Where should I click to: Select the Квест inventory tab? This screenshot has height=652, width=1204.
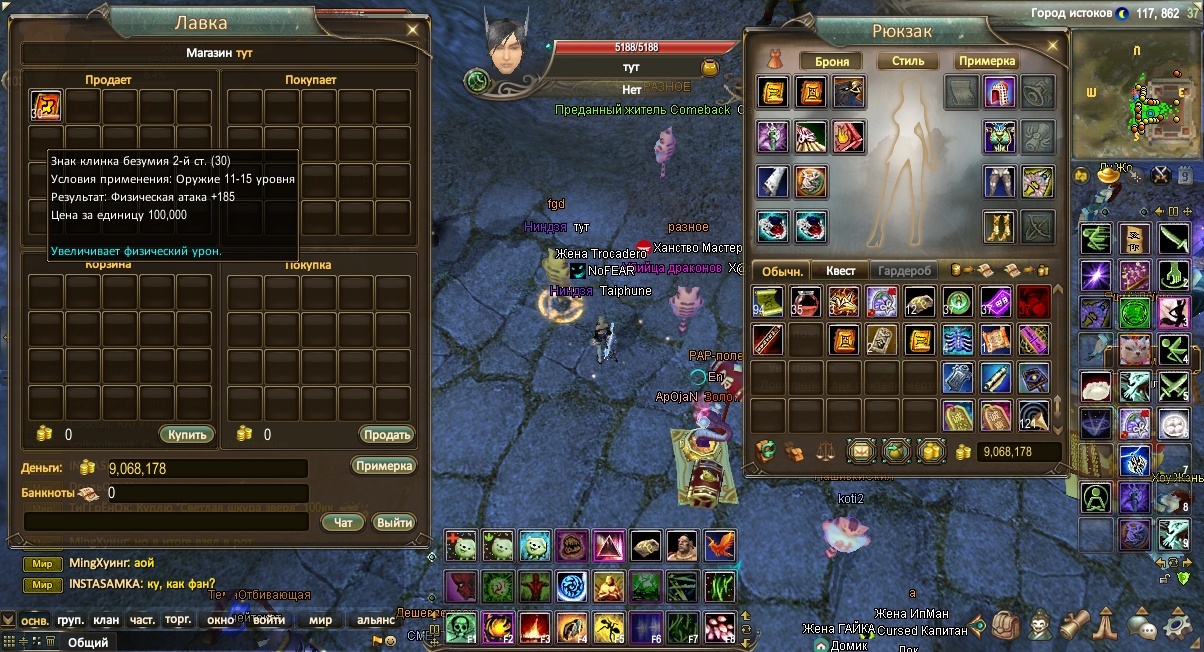pos(839,271)
